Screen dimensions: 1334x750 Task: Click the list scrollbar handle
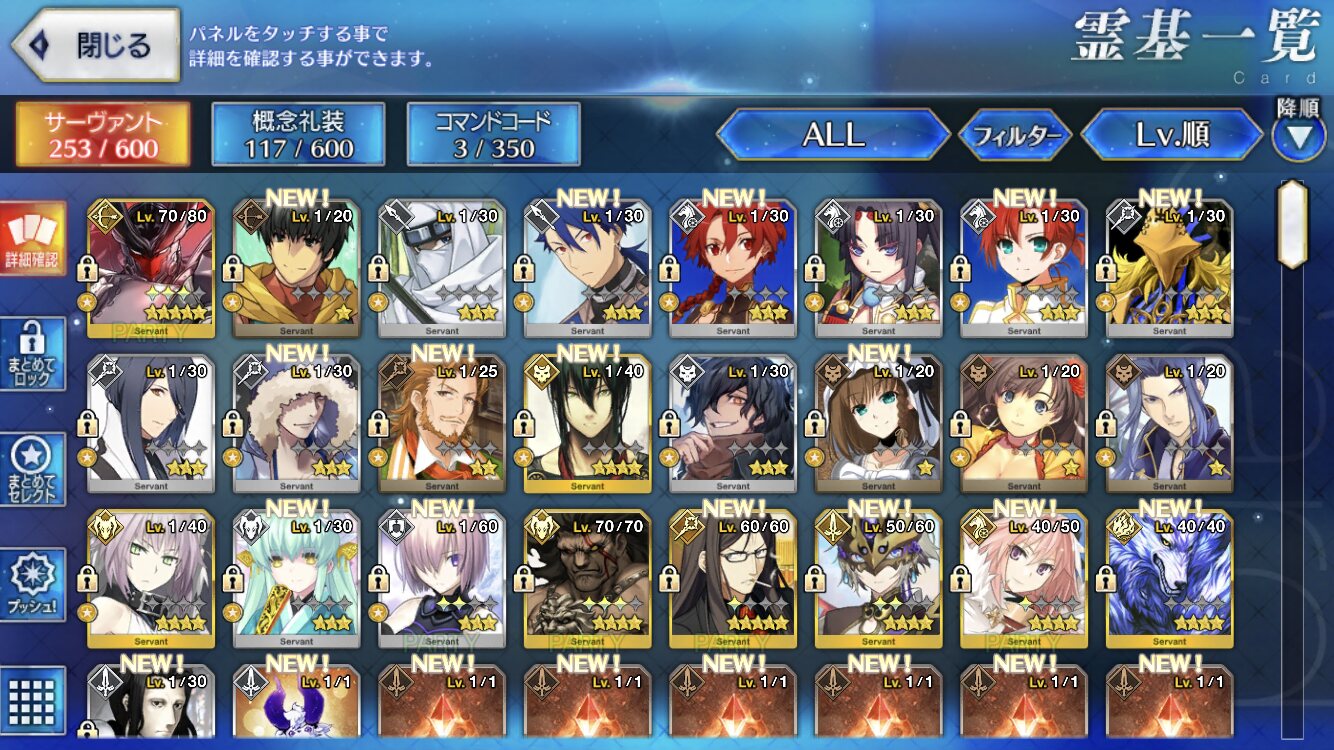point(1292,225)
